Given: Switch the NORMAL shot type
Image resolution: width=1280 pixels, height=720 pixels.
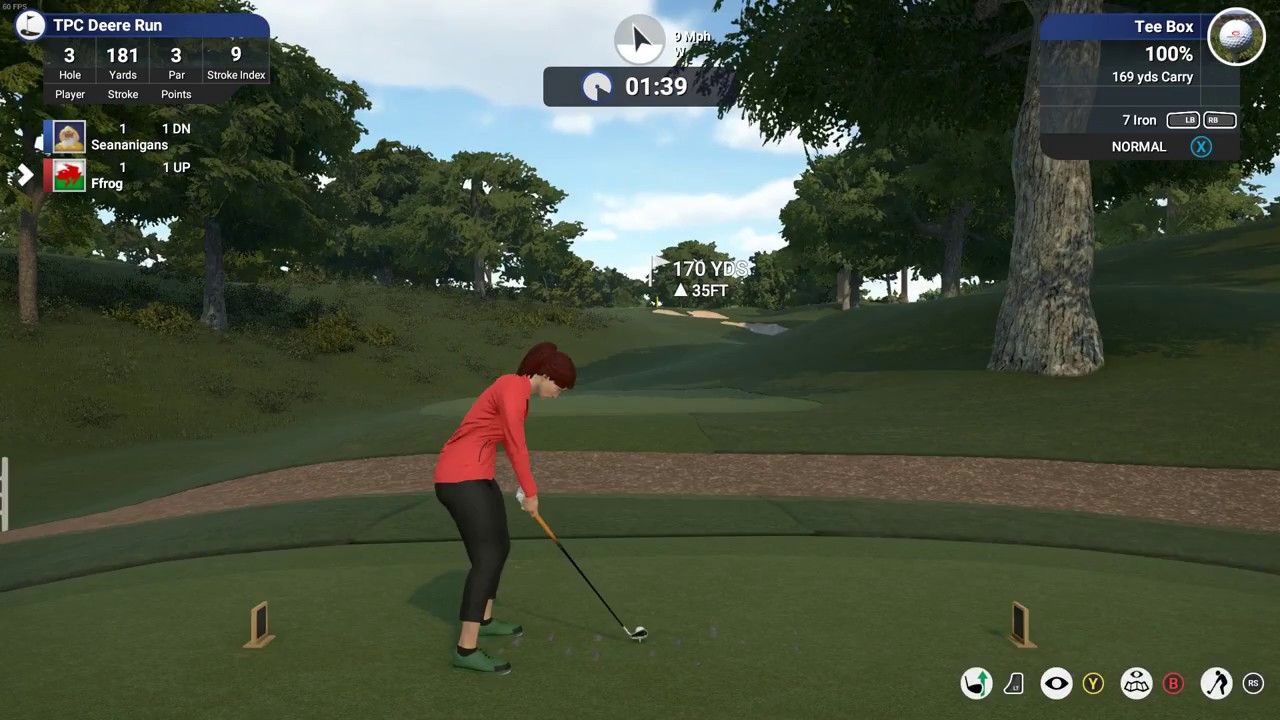Looking at the screenshot, I should click(1139, 147).
